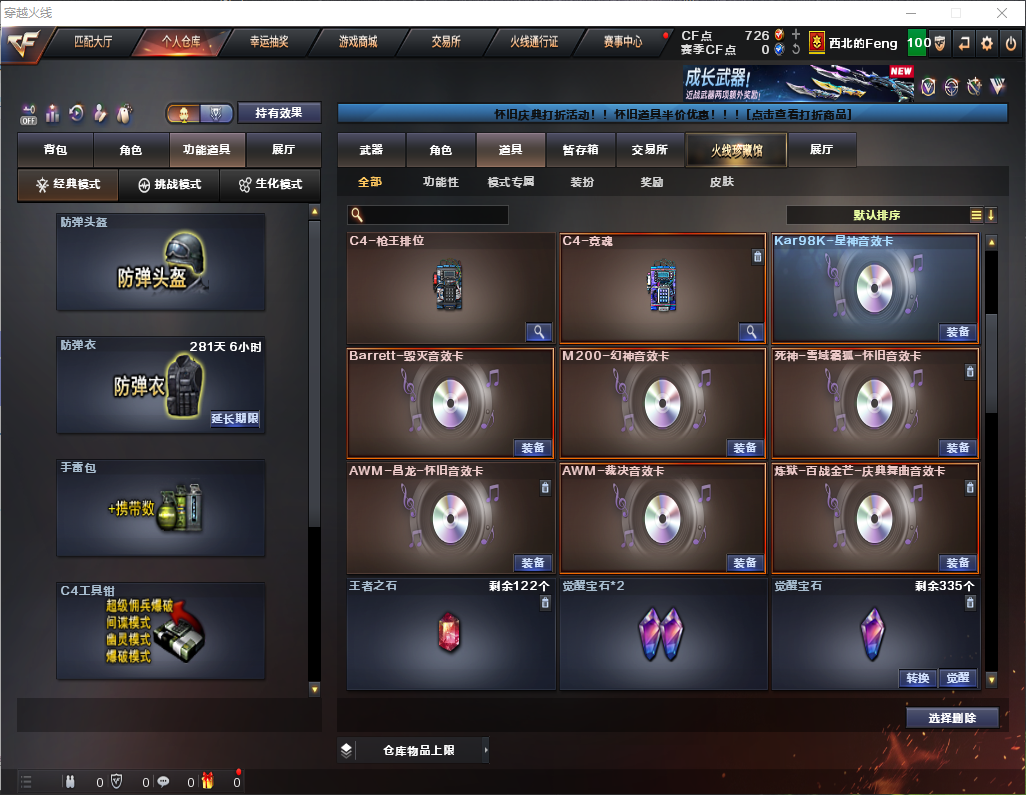Switch to 生化模式 mode tab
The image size is (1026, 795).
pos(263,185)
